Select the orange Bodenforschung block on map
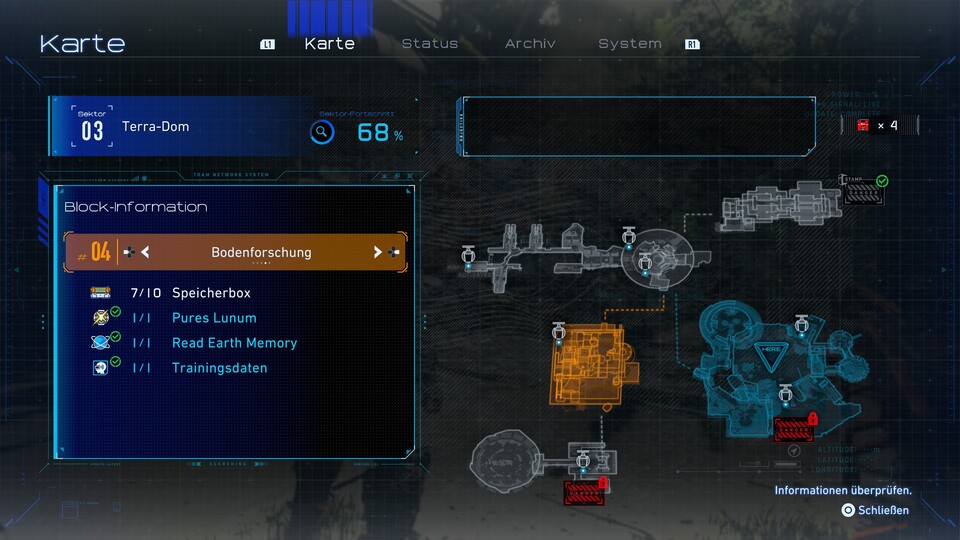 [590, 363]
